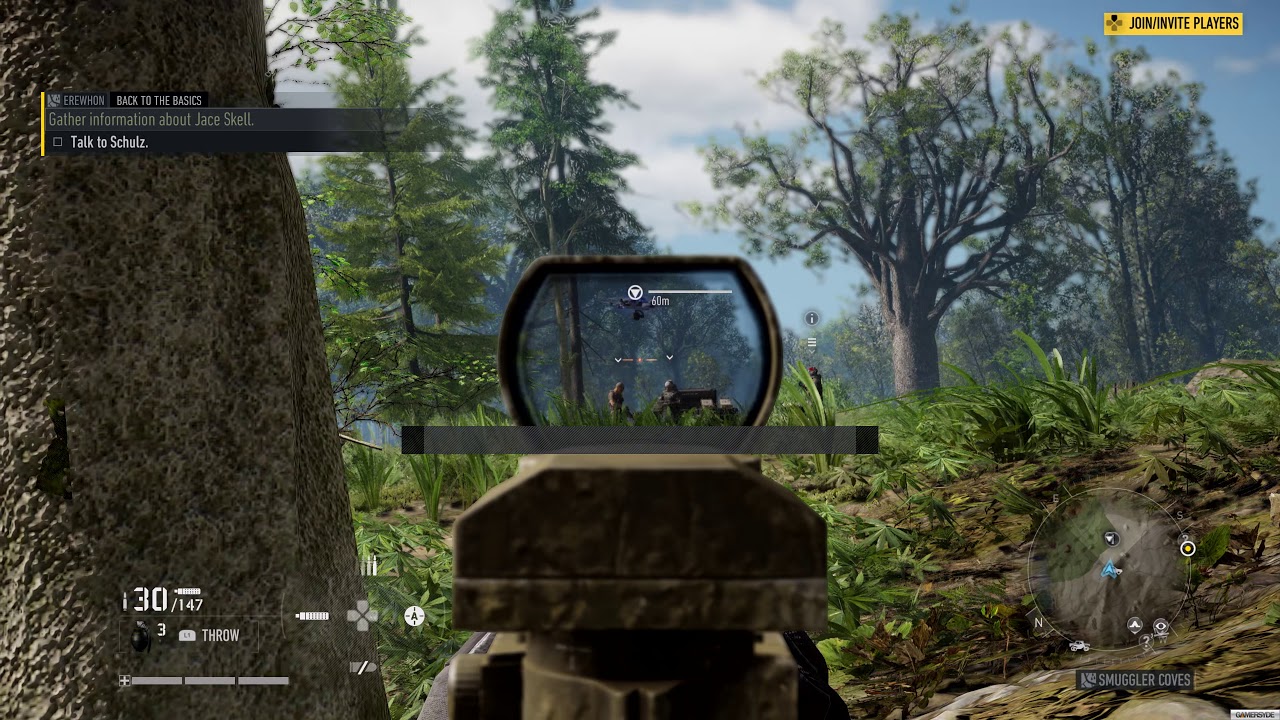Select the Smuggler Coves region label
This screenshot has width=1280, height=720.
coord(1135,680)
